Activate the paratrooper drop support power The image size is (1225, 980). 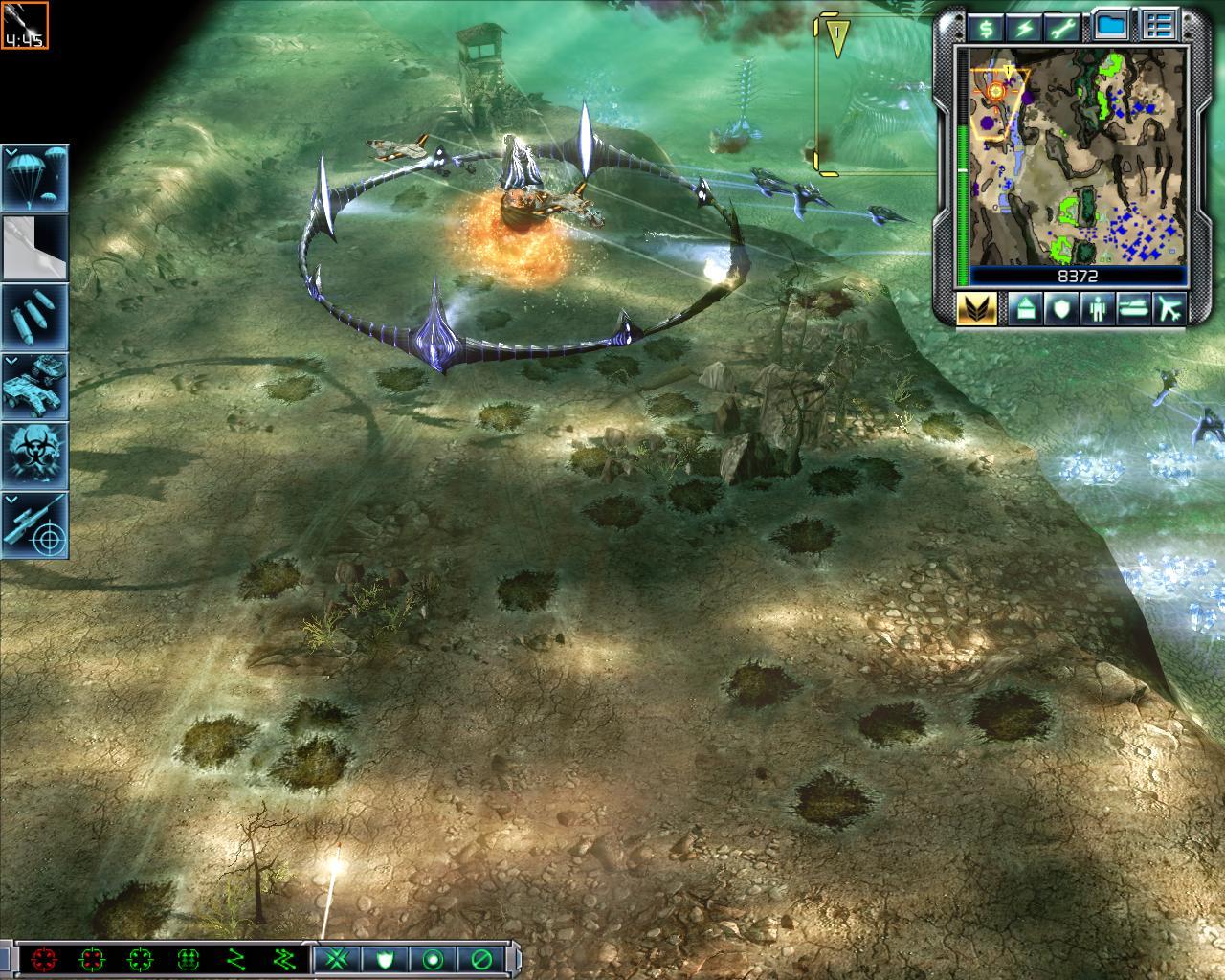point(34,178)
